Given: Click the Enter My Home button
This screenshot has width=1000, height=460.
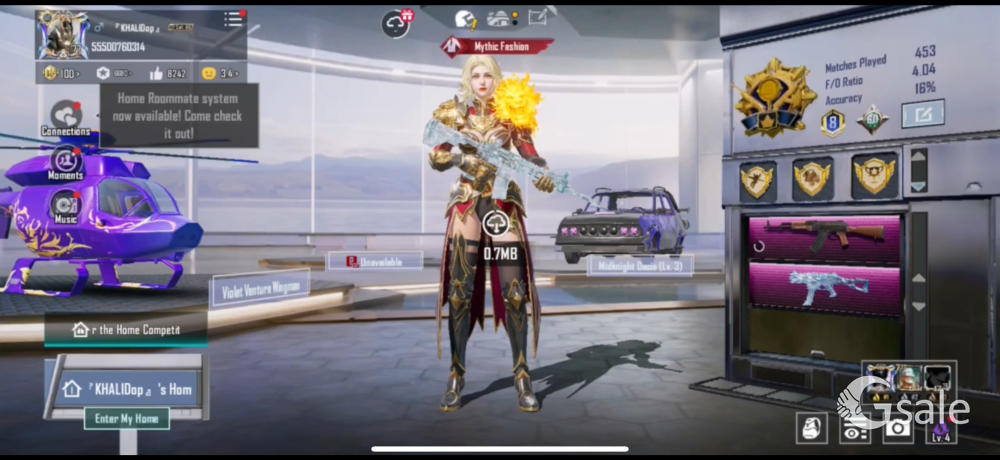Looking at the screenshot, I should coord(126,419).
